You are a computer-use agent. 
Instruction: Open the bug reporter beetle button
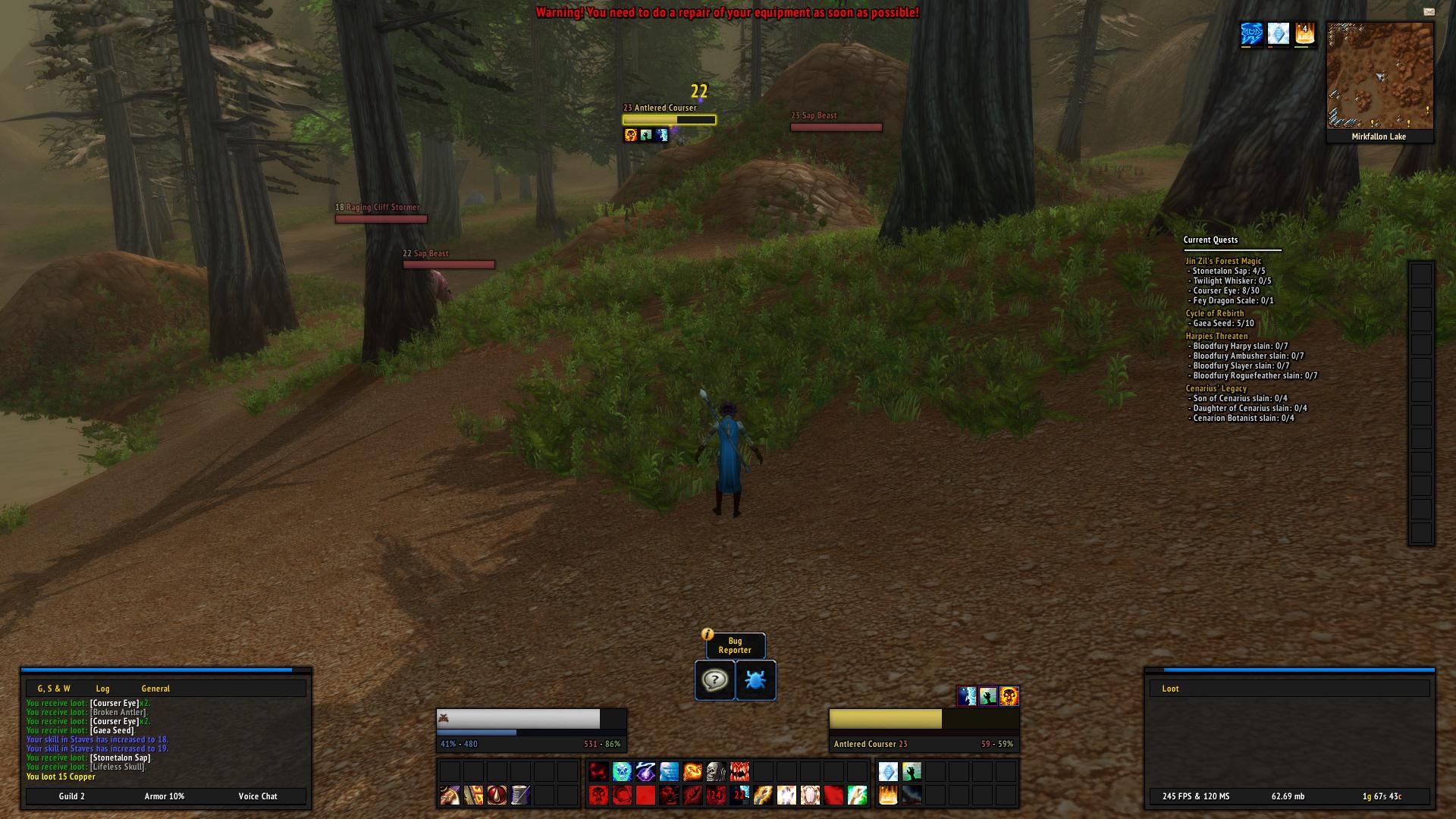(755, 680)
